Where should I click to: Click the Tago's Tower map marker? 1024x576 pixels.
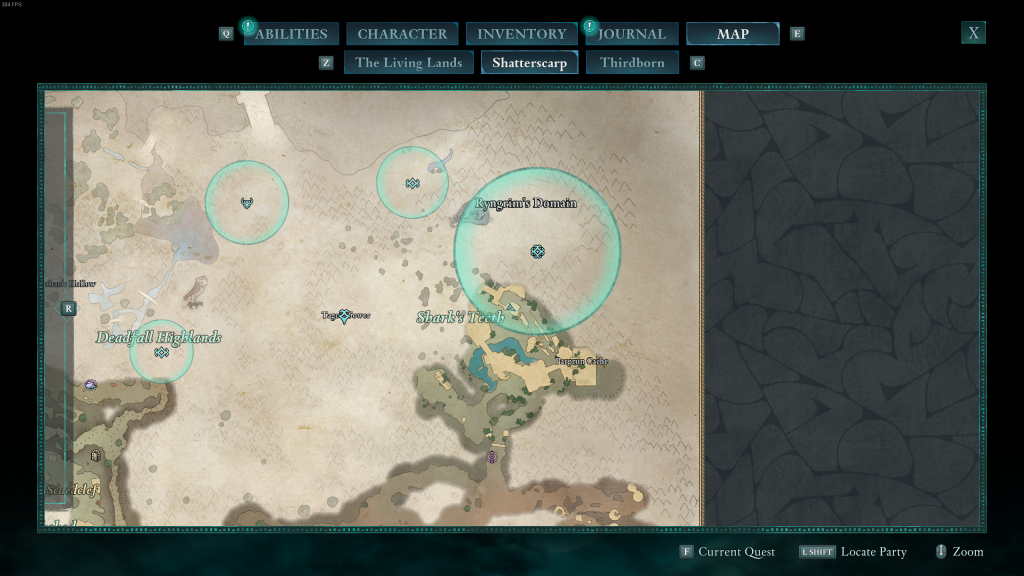pos(345,316)
